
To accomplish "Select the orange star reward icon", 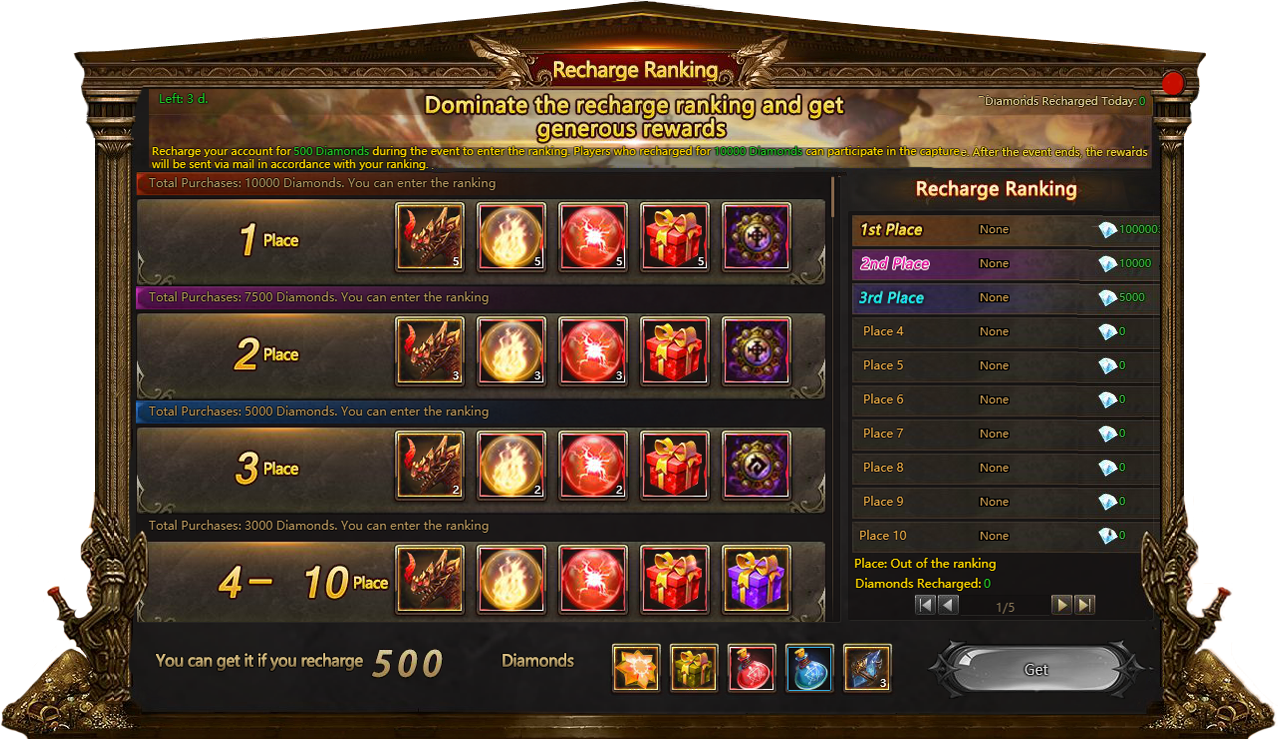I will click(636, 668).
